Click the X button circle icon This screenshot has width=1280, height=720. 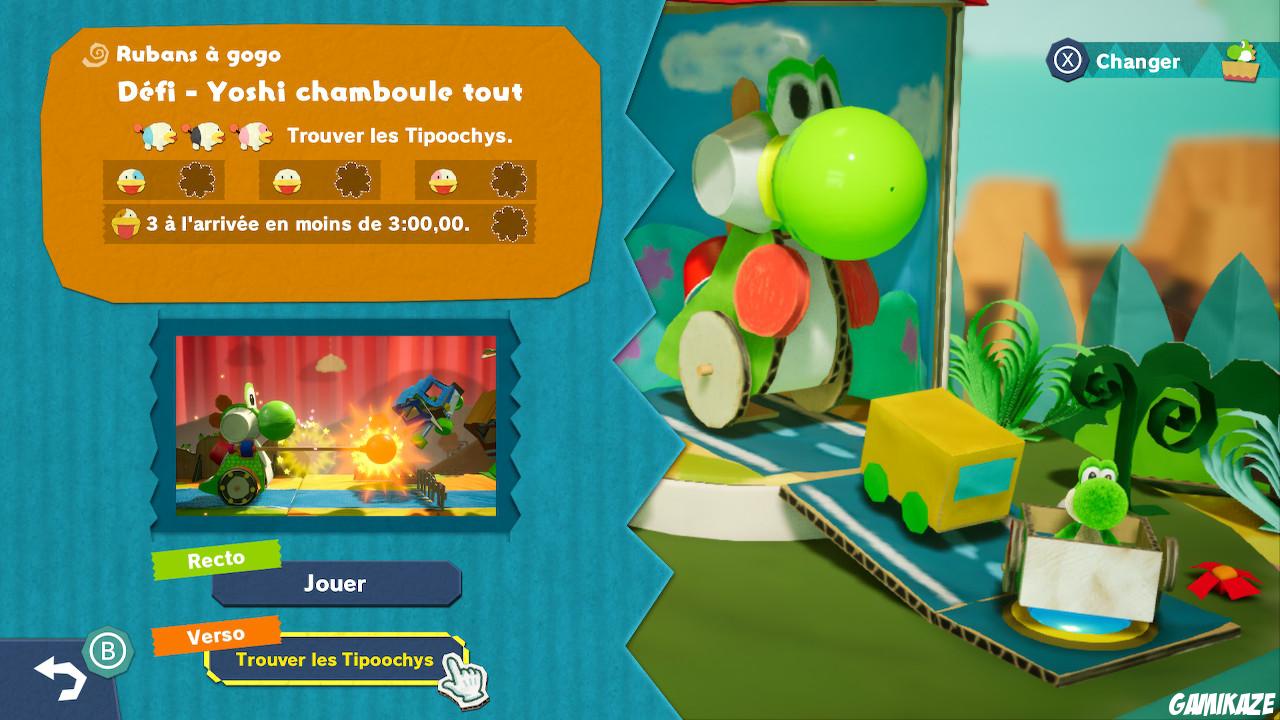click(1067, 59)
